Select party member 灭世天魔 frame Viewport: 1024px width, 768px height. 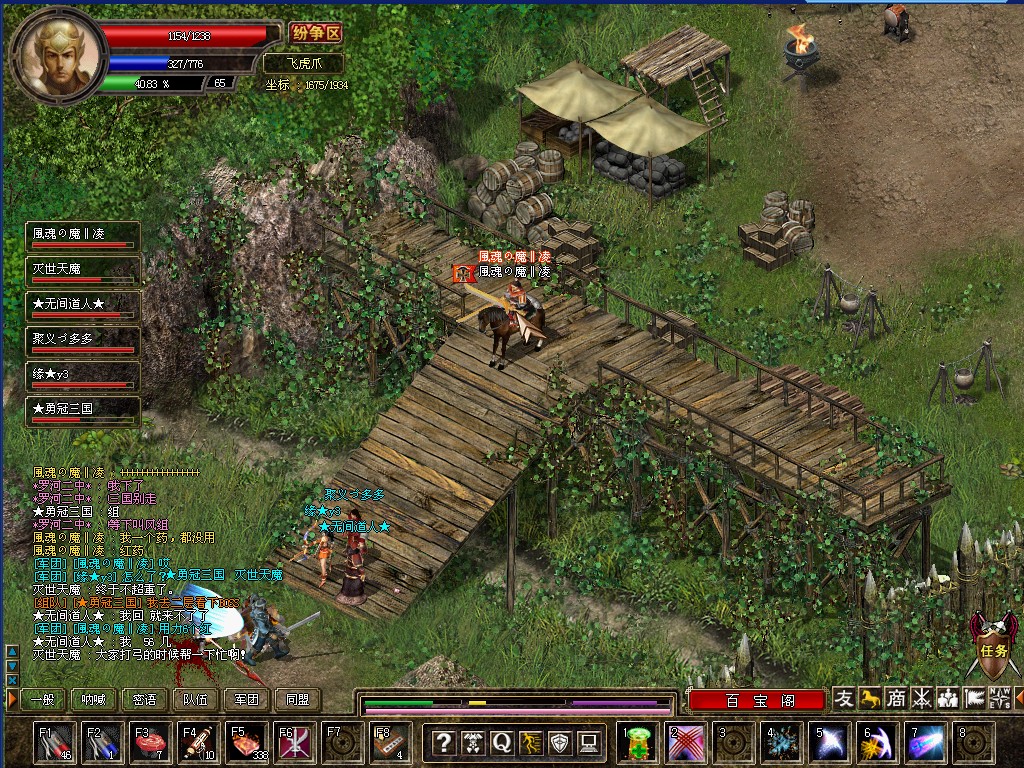82,272
